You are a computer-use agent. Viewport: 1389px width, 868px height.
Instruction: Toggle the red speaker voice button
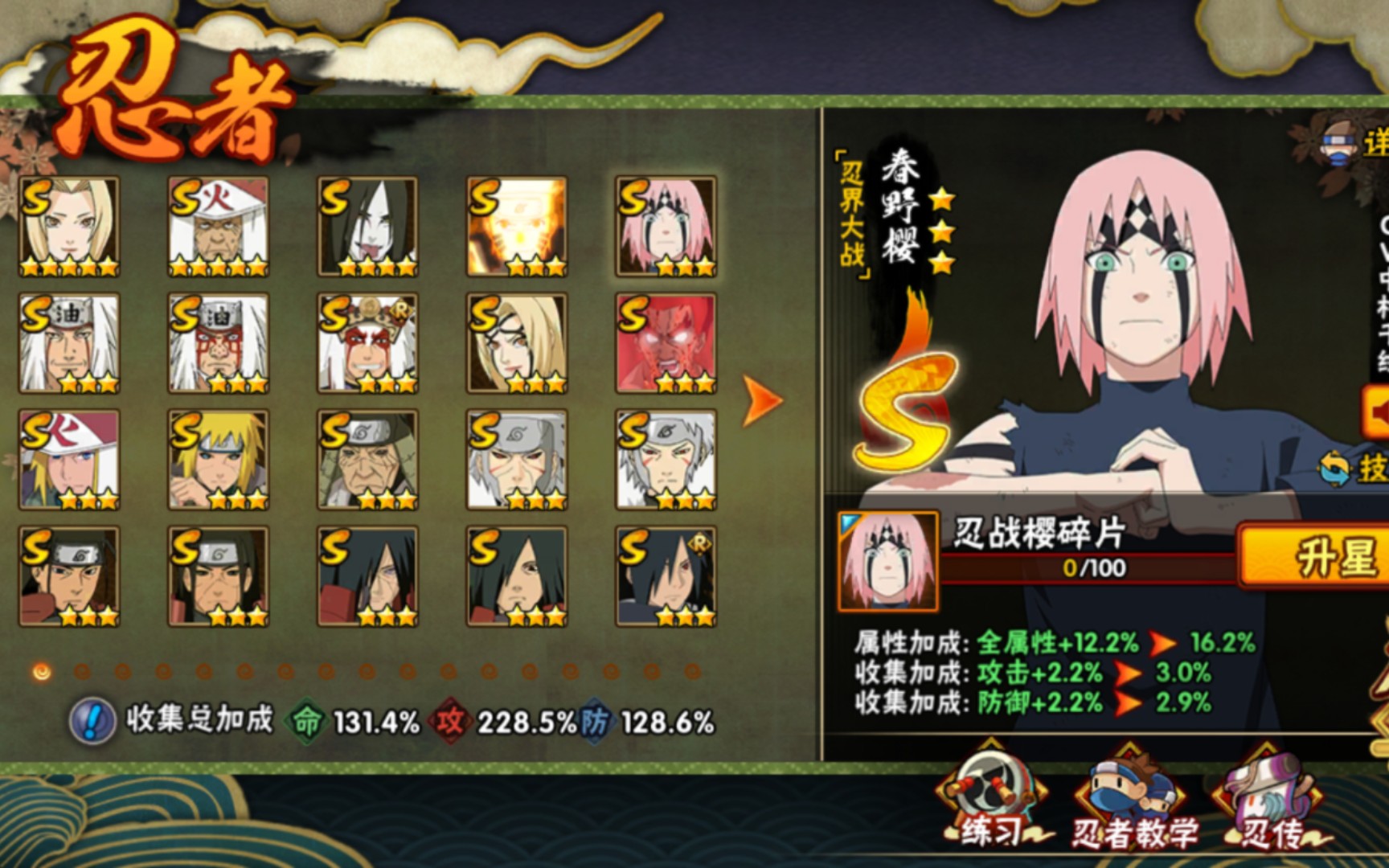pyautogui.click(x=1376, y=412)
